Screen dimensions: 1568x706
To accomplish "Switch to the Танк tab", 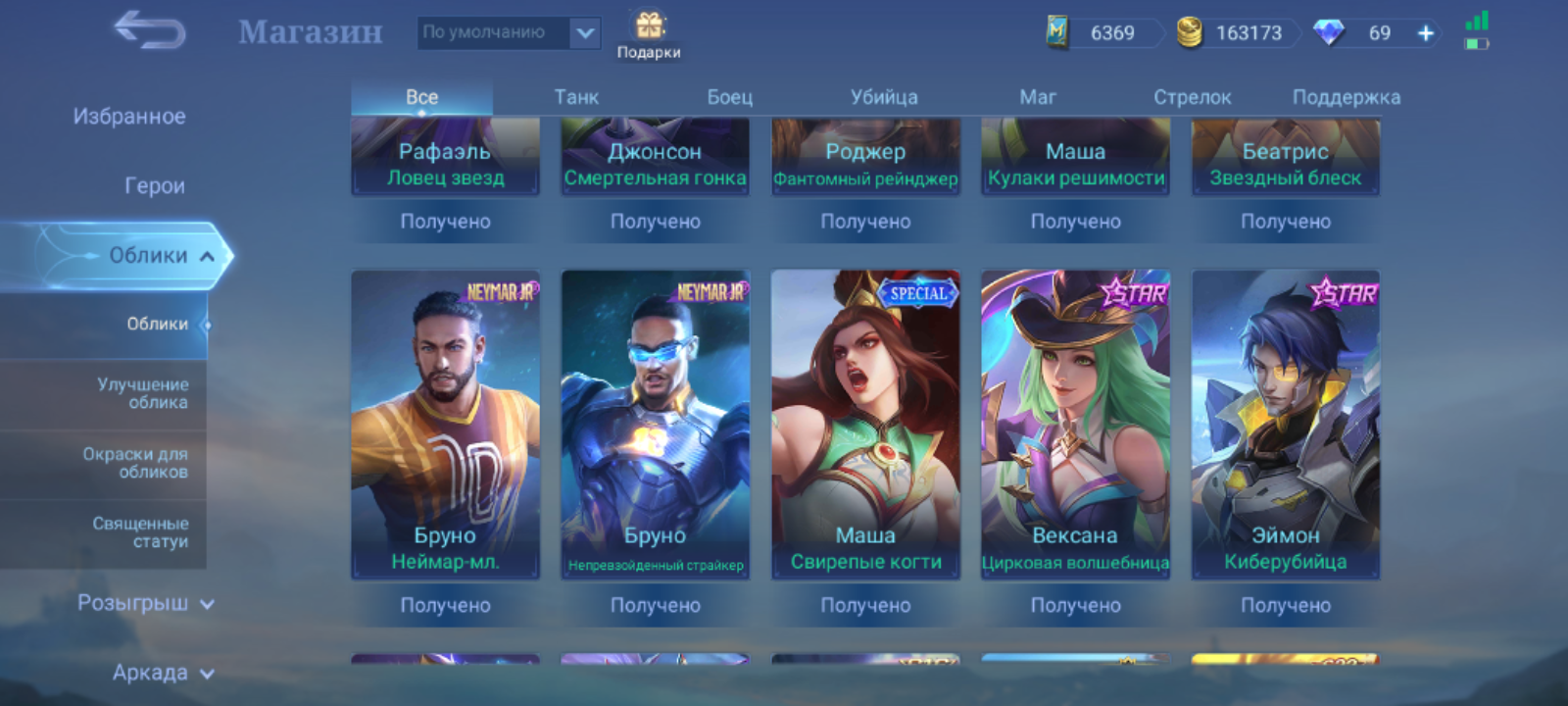I will pos(576,97).
